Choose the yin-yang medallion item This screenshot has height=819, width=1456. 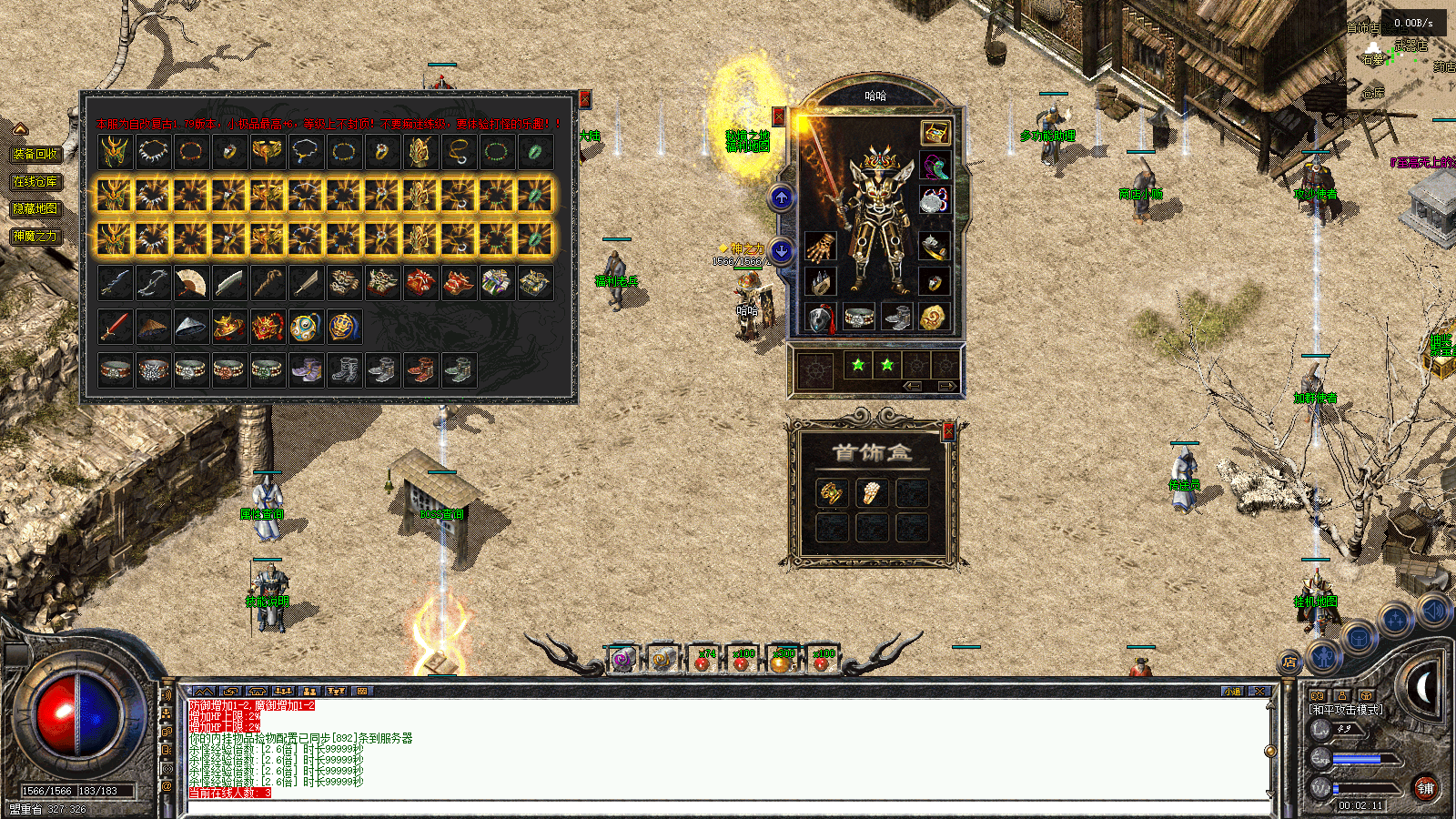305,327
